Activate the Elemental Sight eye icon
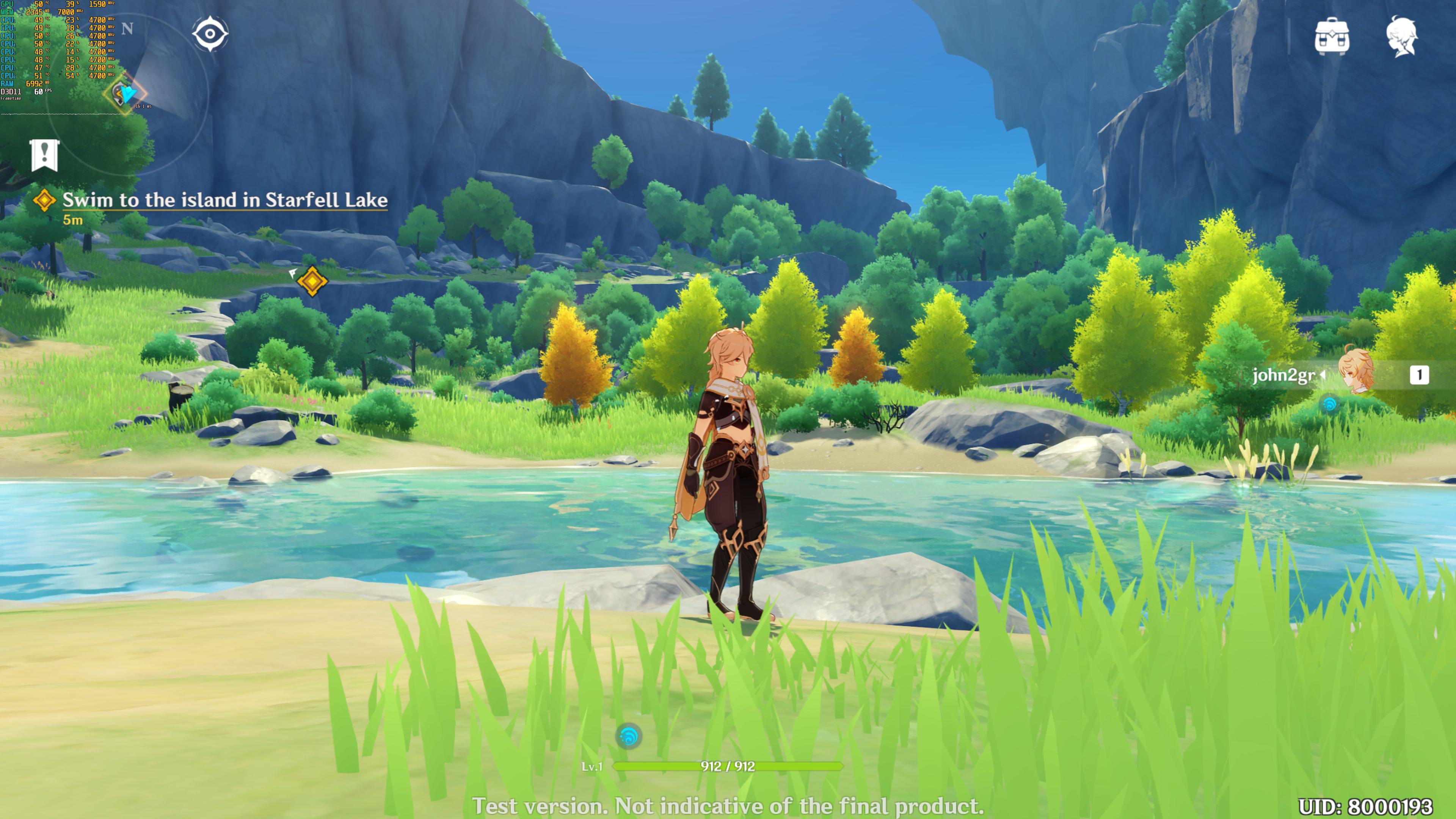The height and width of the screenshot is (819, 1456). [x=210, y=34]
